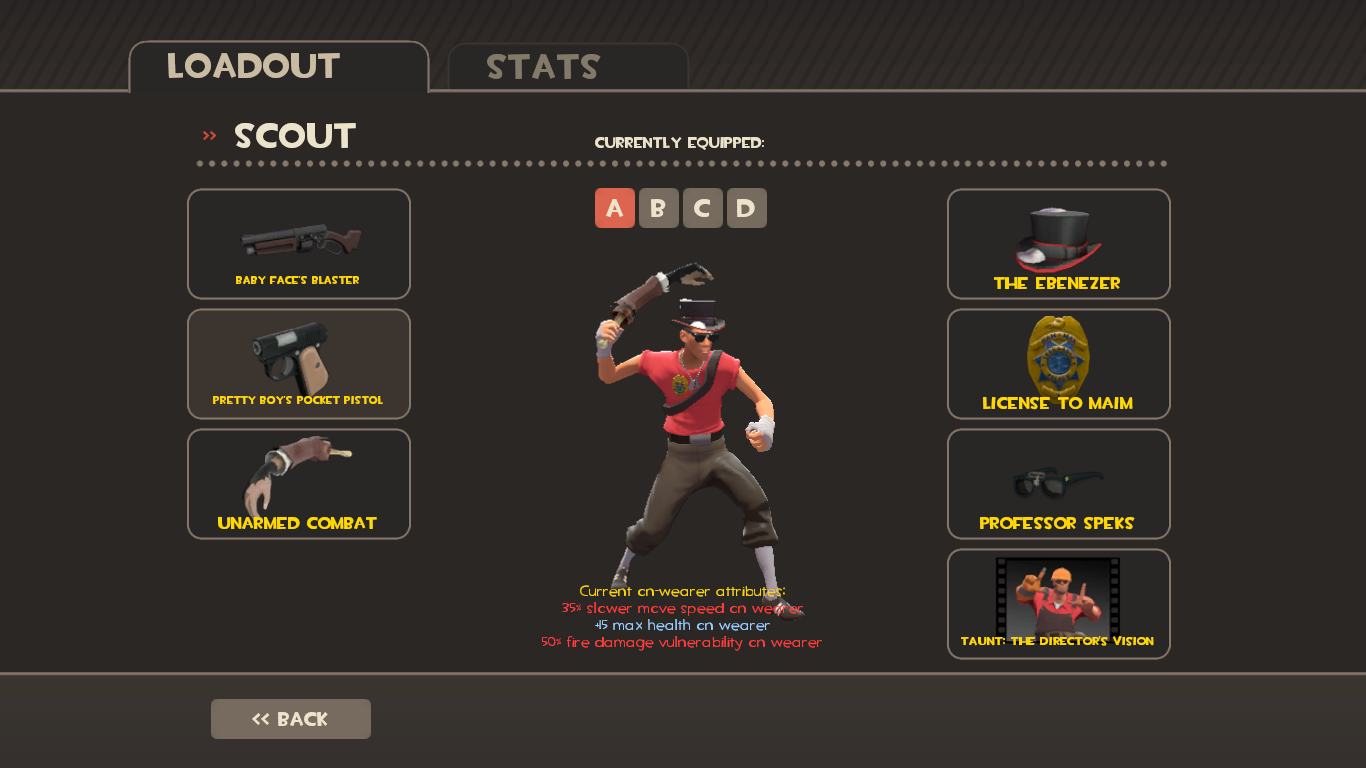Open the Director's Vision taunt slot
The image size is (1366, 768).
click(1058, 603)
